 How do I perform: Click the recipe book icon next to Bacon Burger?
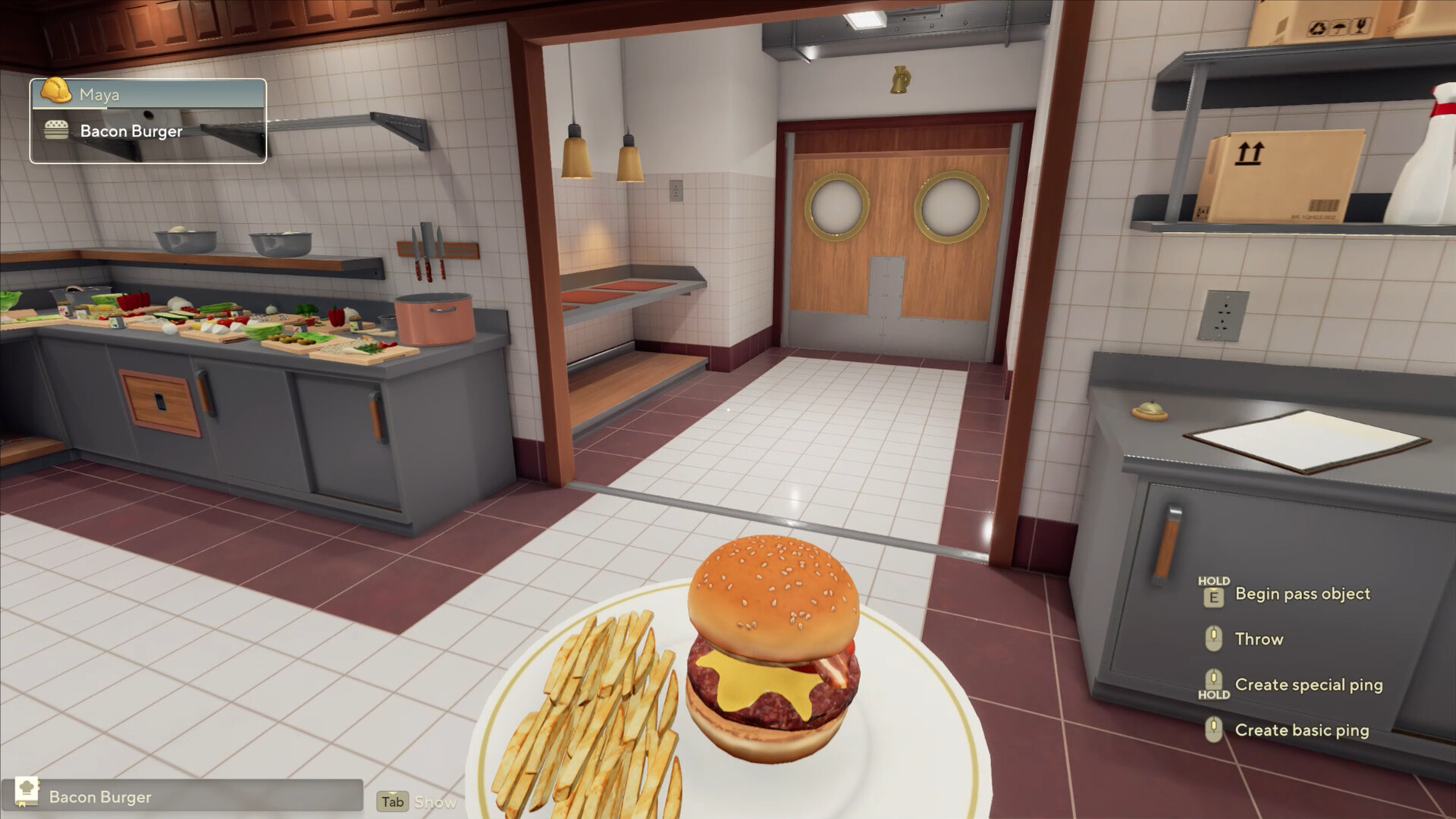pos(27,791)
